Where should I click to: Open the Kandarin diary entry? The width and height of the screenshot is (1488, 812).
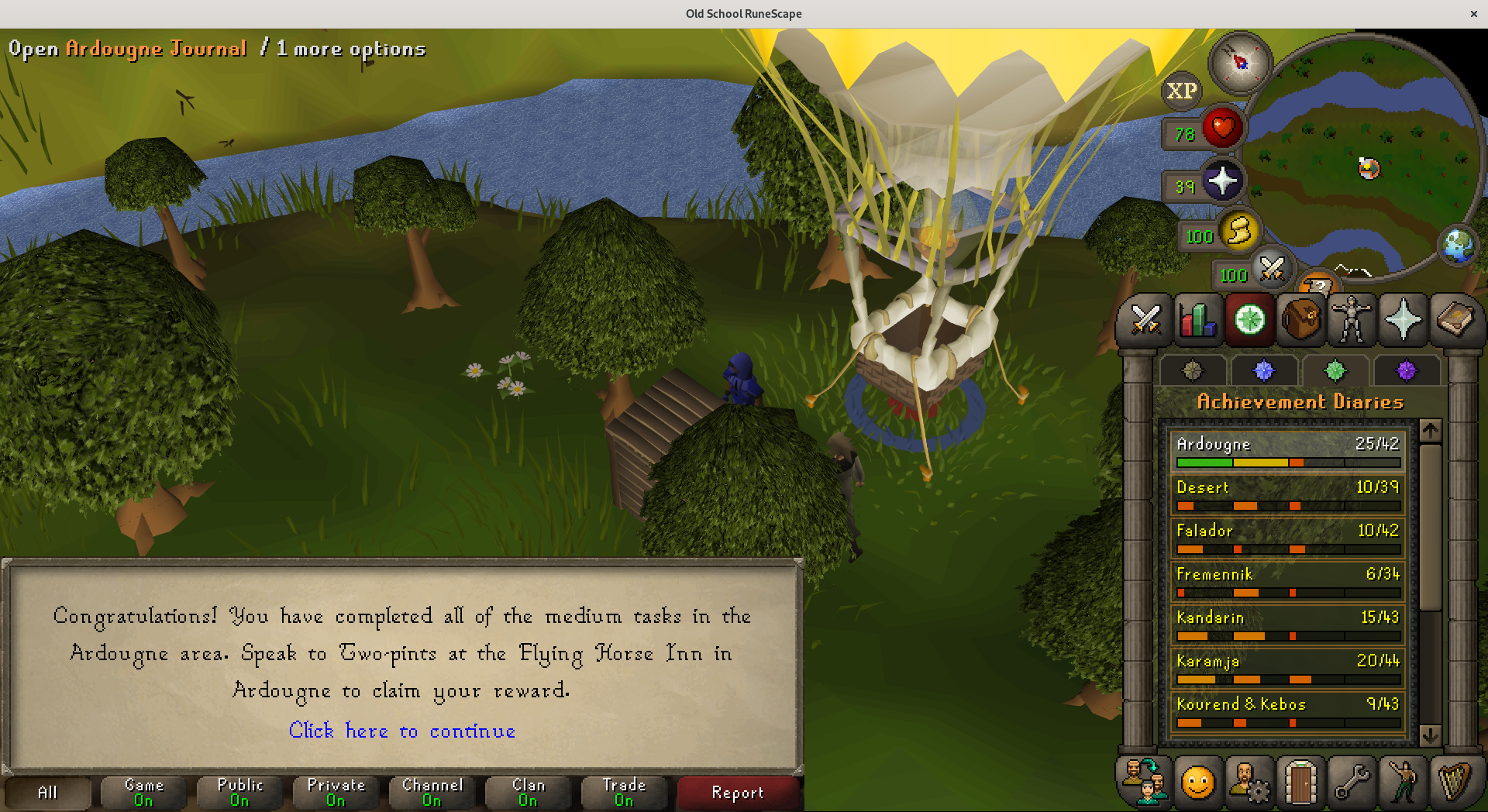[1287, 624]
